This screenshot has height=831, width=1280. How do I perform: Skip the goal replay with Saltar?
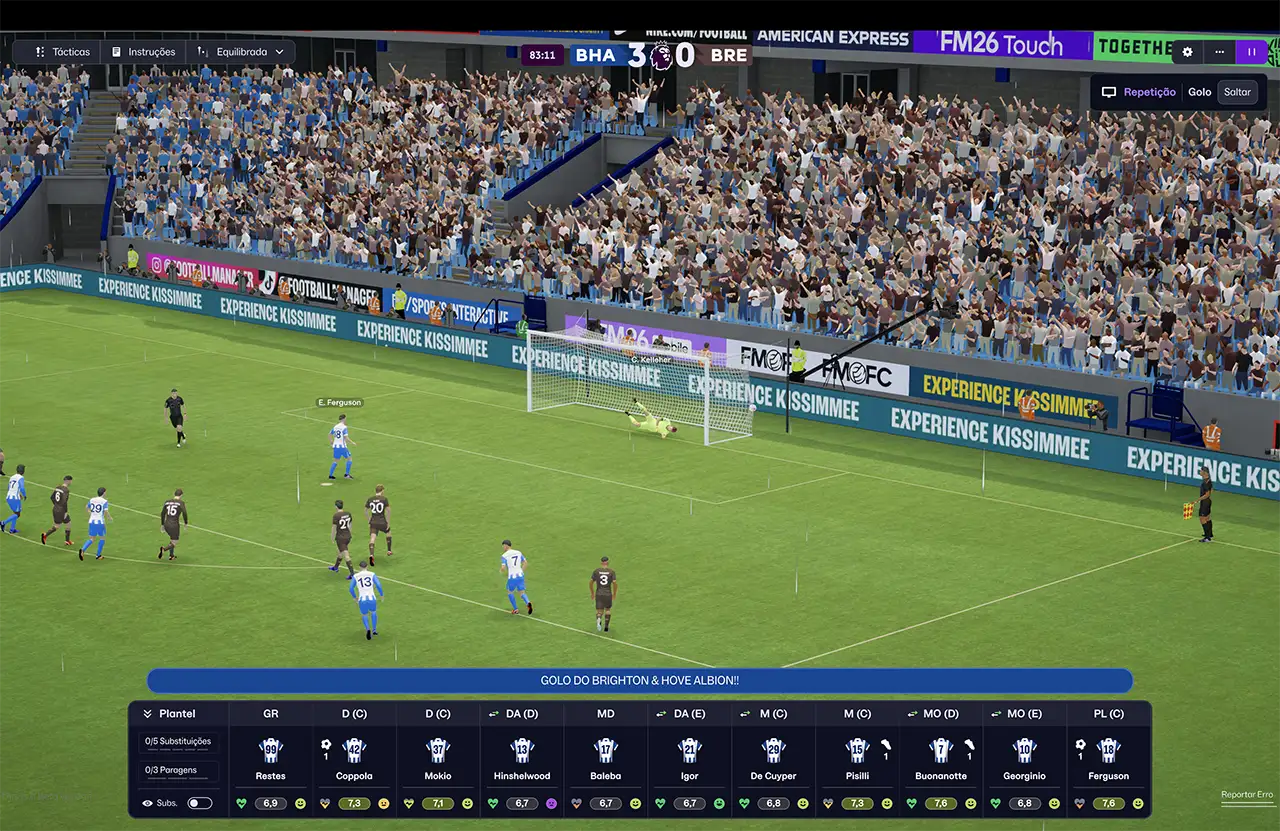pyautogui.click(x=1237, y=92)
